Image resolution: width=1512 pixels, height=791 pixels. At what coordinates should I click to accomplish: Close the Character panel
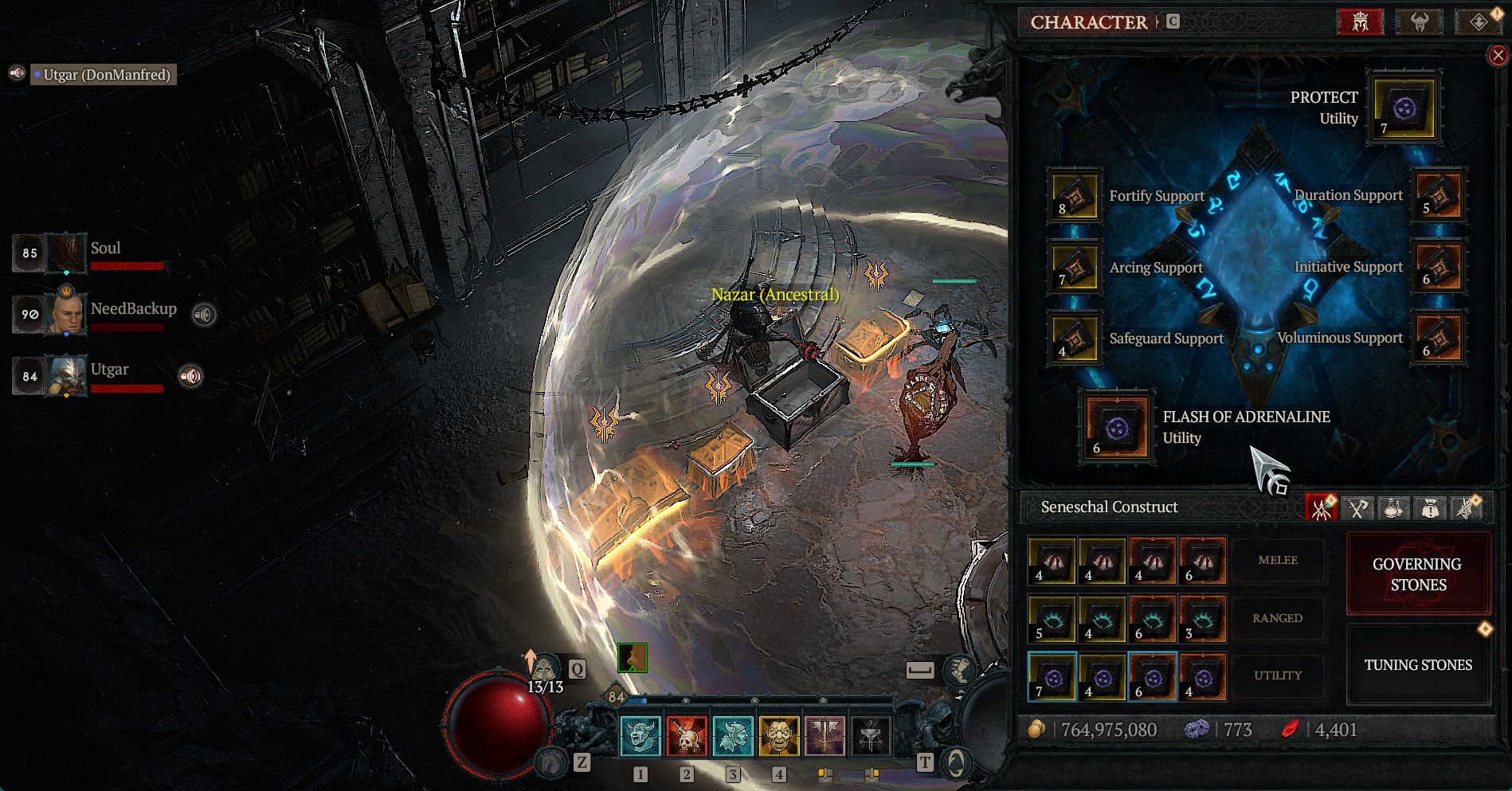tap(1498, 55)
